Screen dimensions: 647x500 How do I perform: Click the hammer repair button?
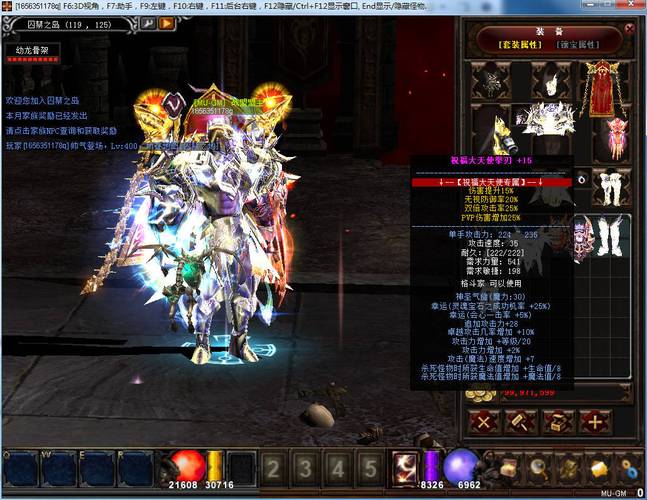520,421
